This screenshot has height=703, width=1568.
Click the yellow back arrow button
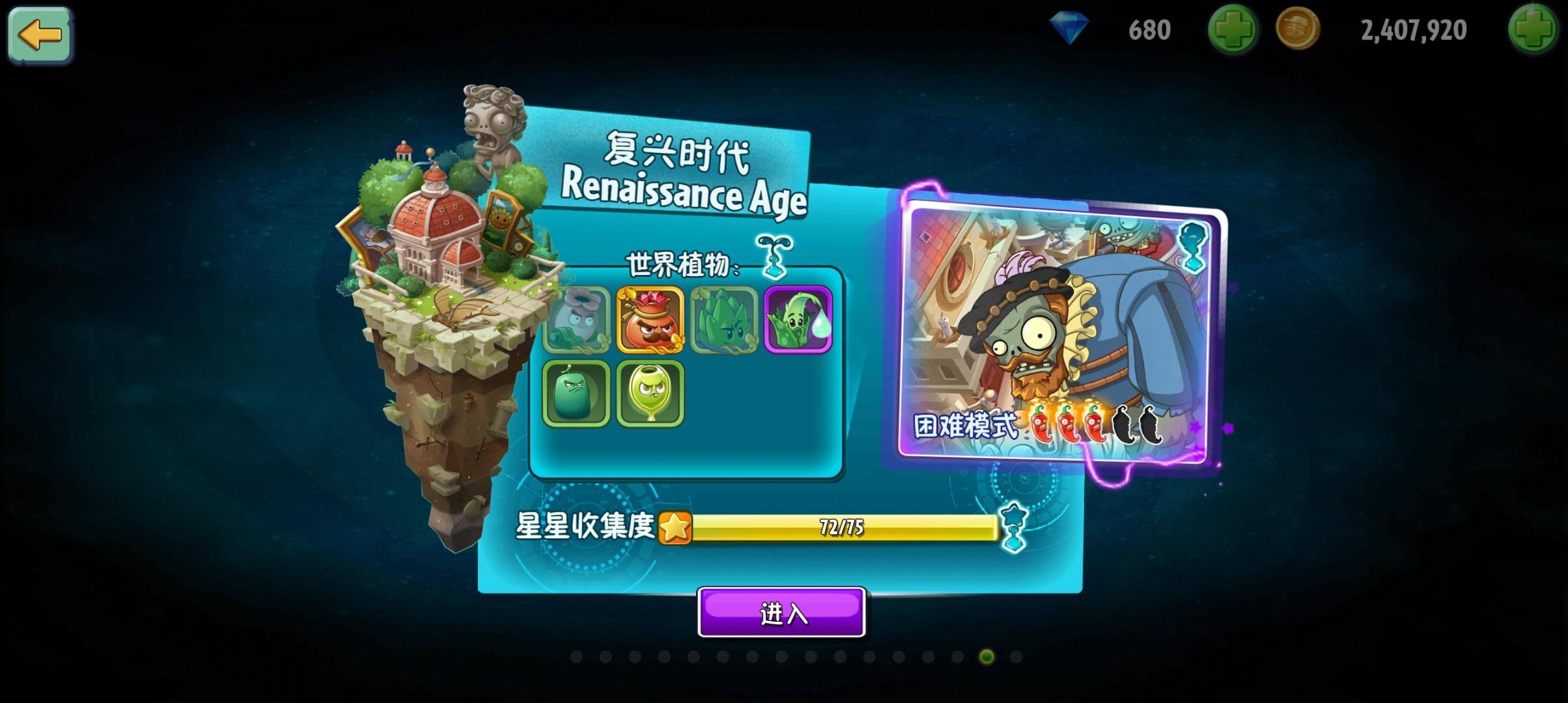pyautogui.click(x=40, y=36)
